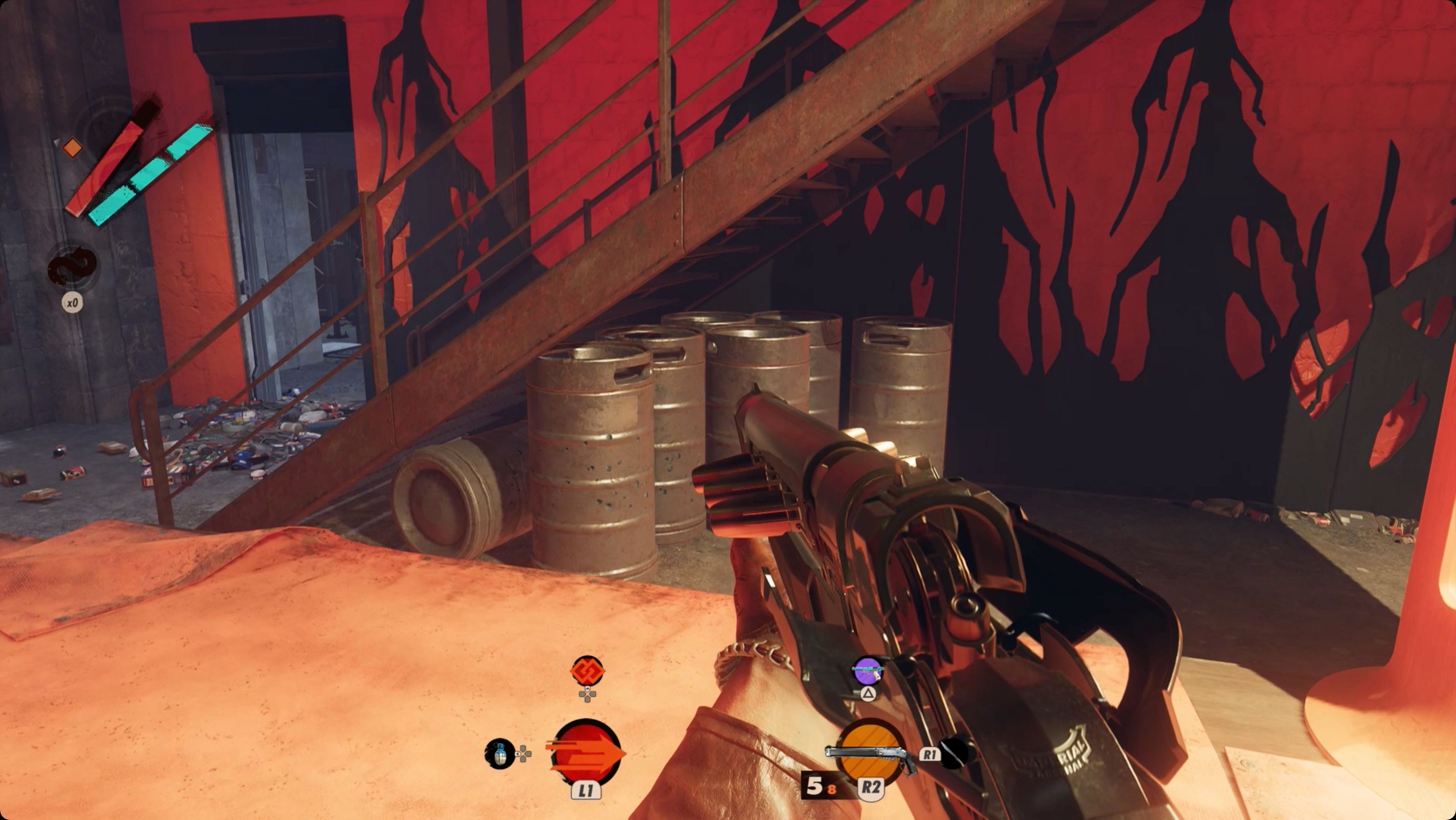Switch to the purple-circled stowed weapon
Viewport: 1456px width, 820px height.
coord(868,672)
